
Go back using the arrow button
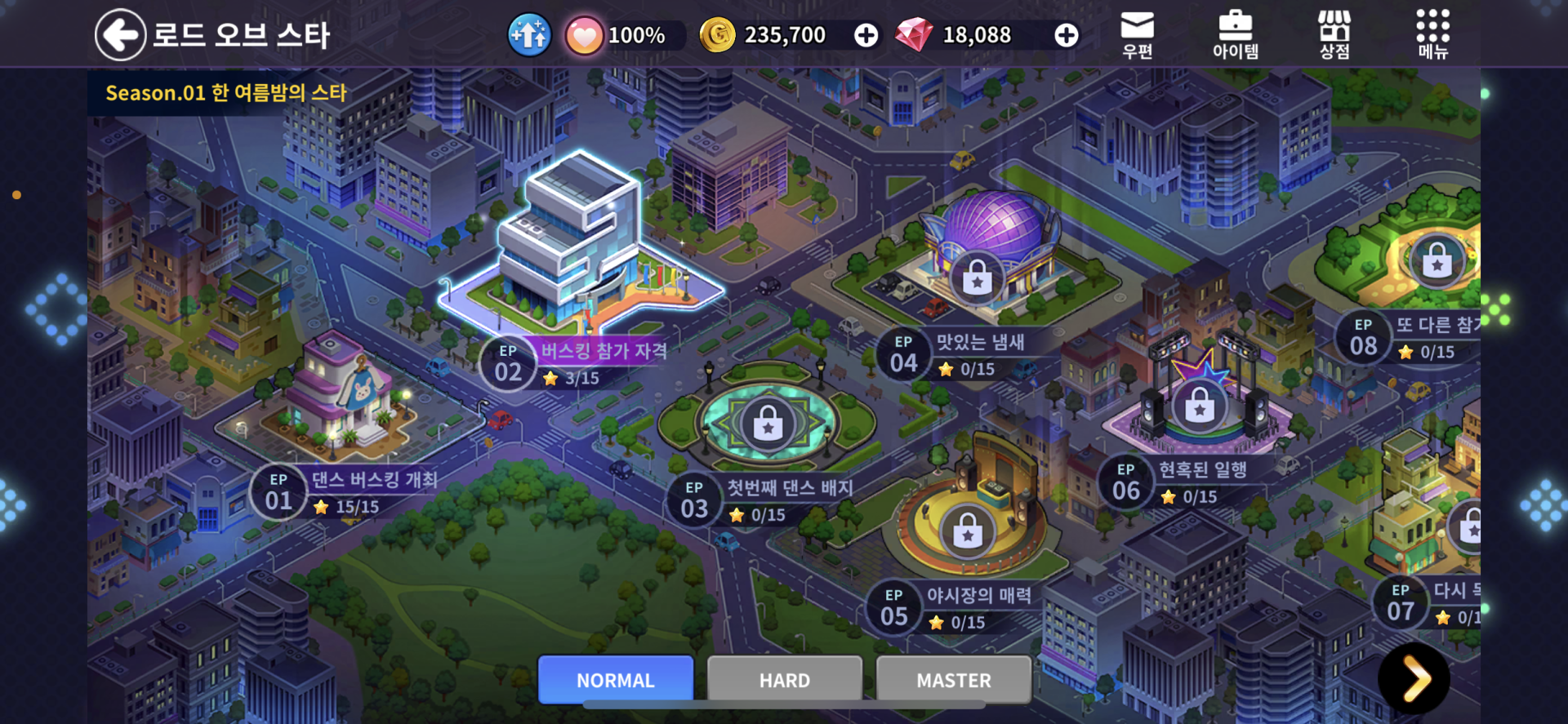tap(120, 35)
